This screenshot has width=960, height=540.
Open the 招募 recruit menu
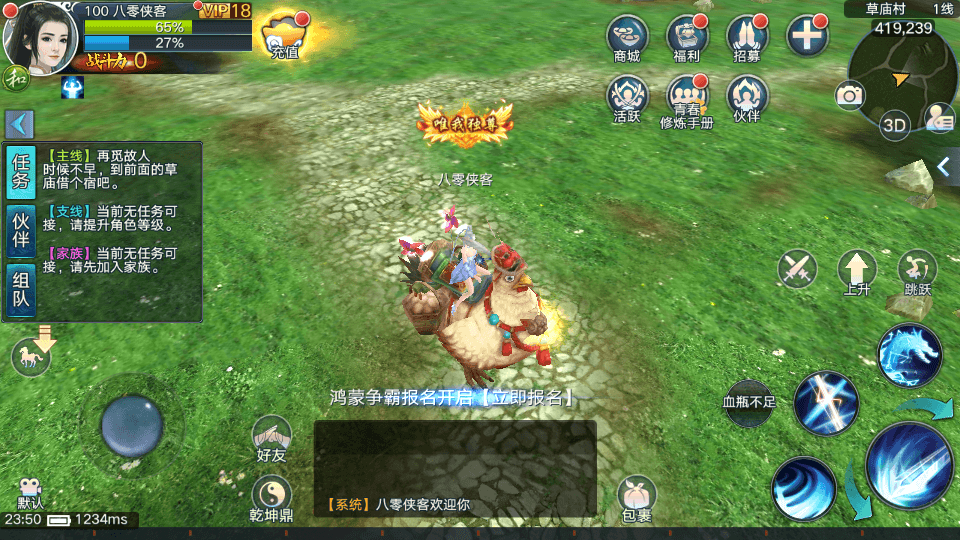pos(746,37)
